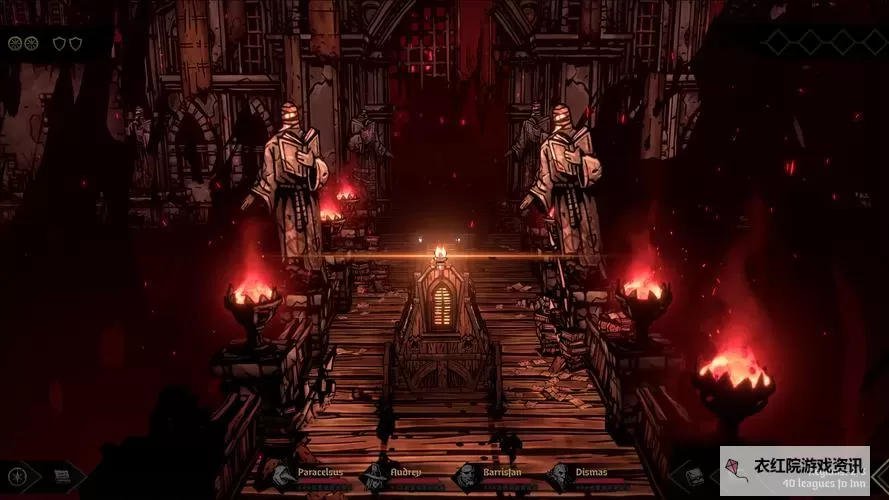Choose Audrey's hero portrait

(x=374, y=477)
